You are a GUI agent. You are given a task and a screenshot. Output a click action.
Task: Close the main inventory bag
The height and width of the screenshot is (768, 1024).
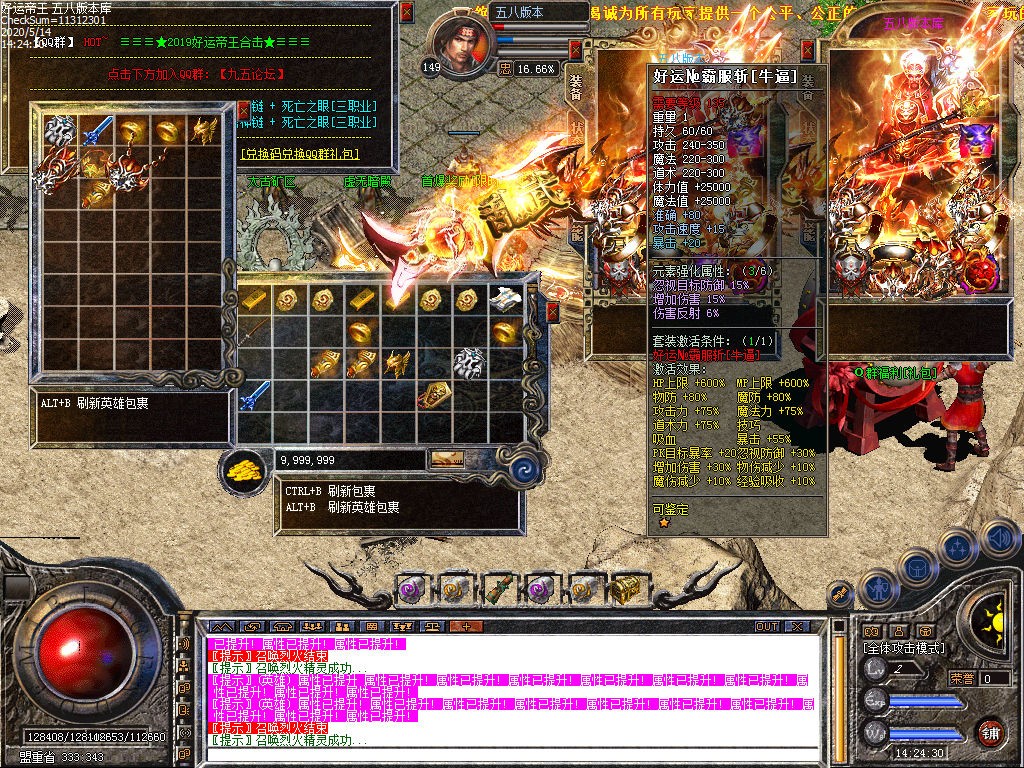pyautogui.click(x=553, y=312)
